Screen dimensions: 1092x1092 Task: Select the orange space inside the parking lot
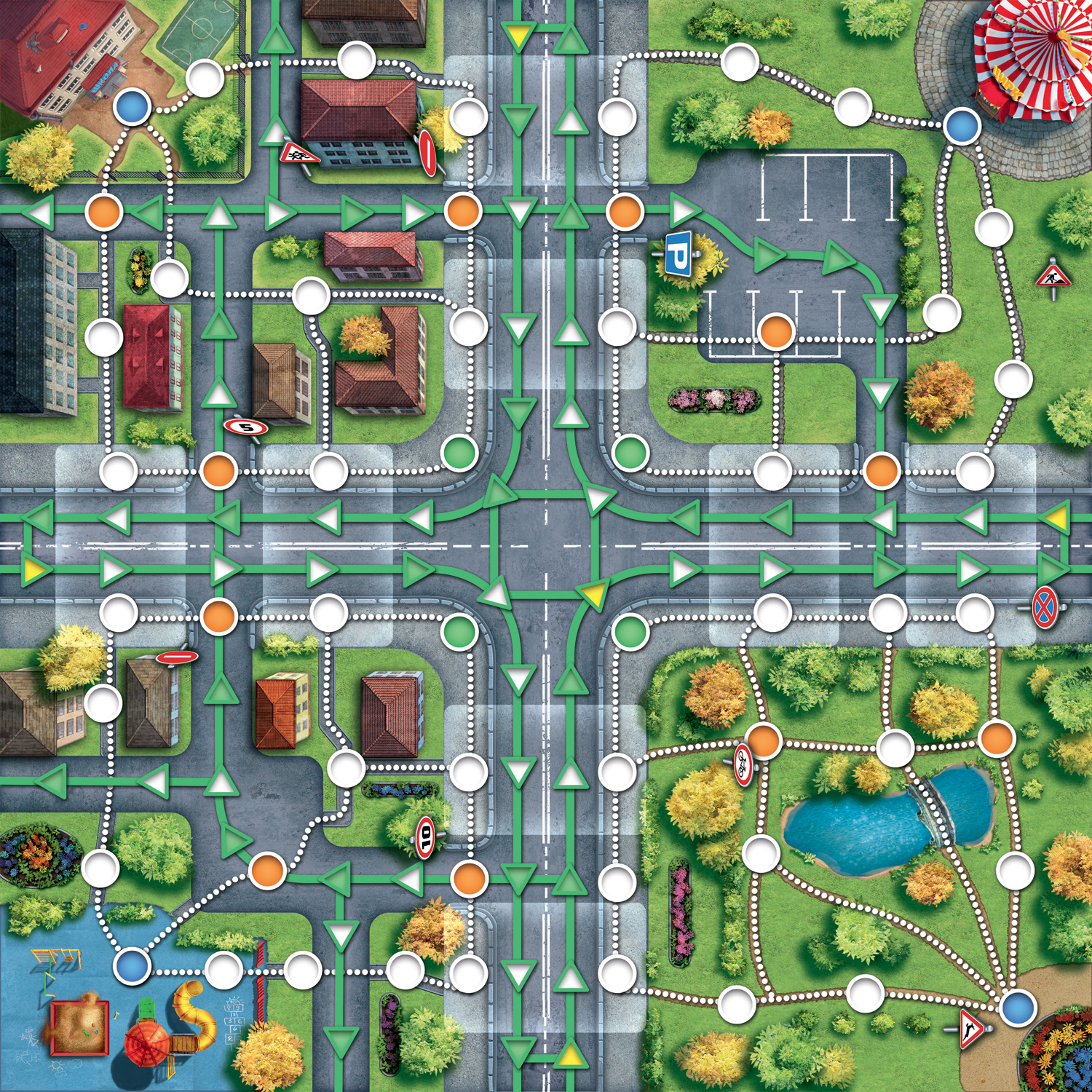pos(776,332)
